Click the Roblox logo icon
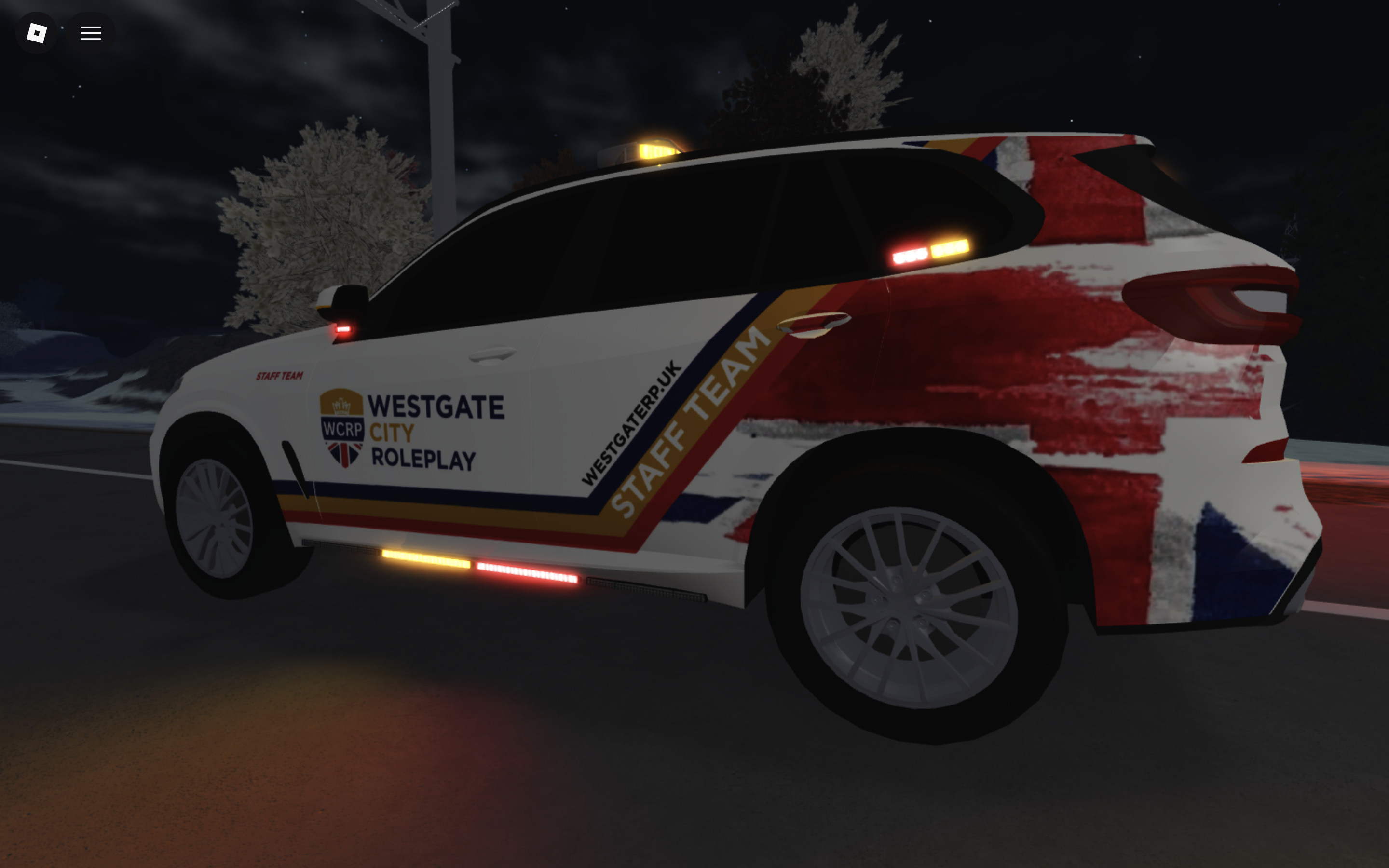 pos(37,32)
